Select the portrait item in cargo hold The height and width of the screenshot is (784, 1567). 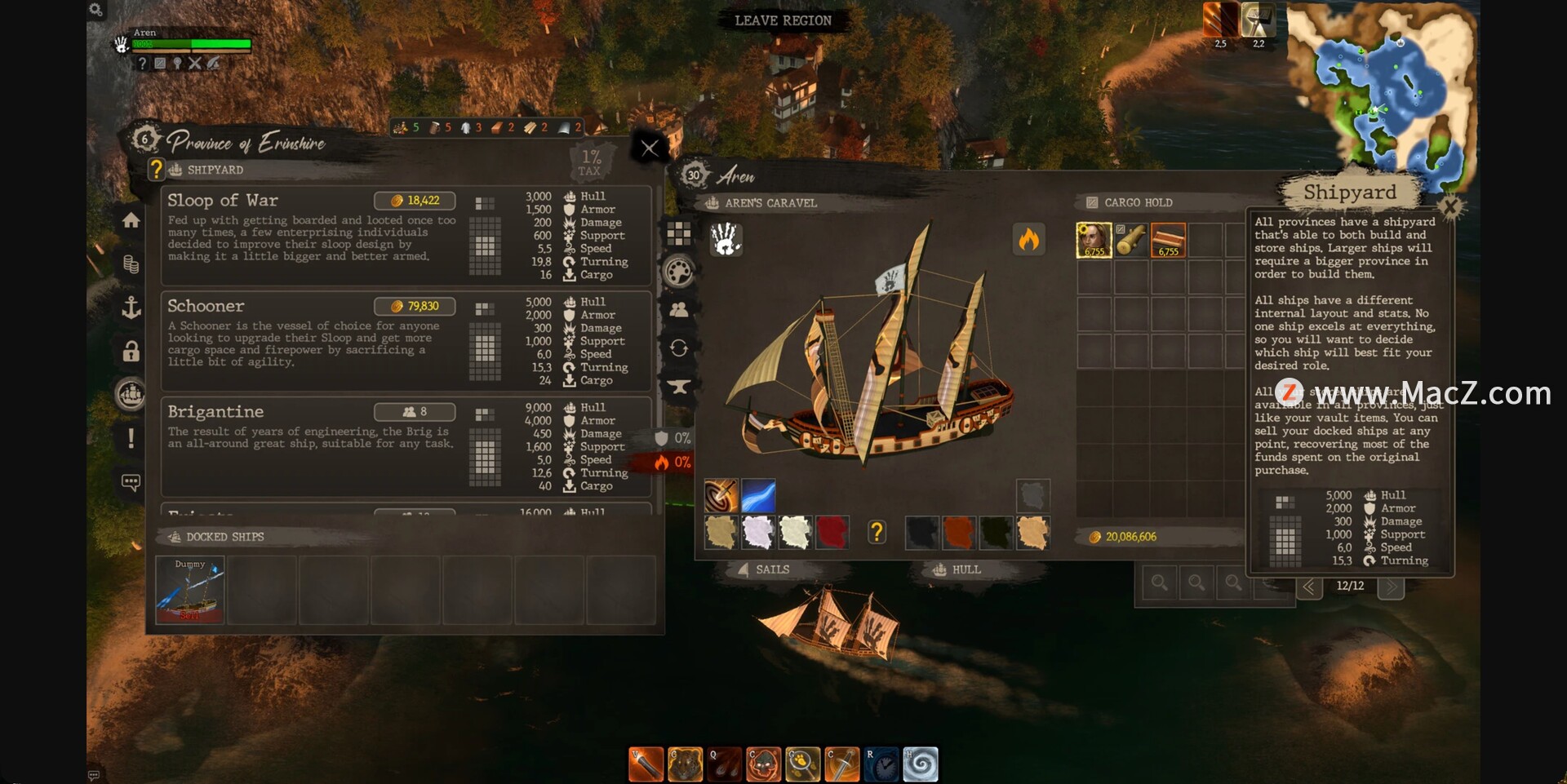(1094, 241)
